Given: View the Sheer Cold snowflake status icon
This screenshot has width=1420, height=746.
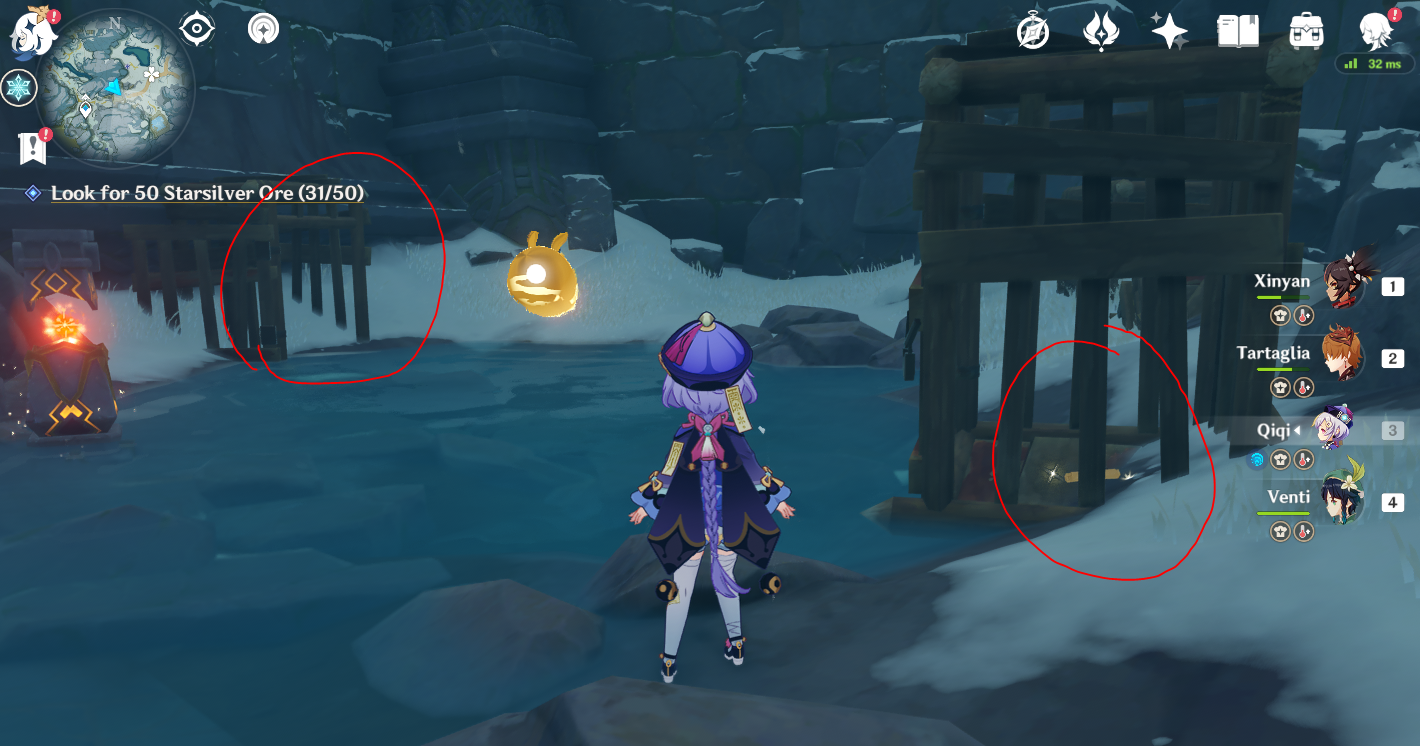Looking at the screenshot, I should [x=20, y=88].
